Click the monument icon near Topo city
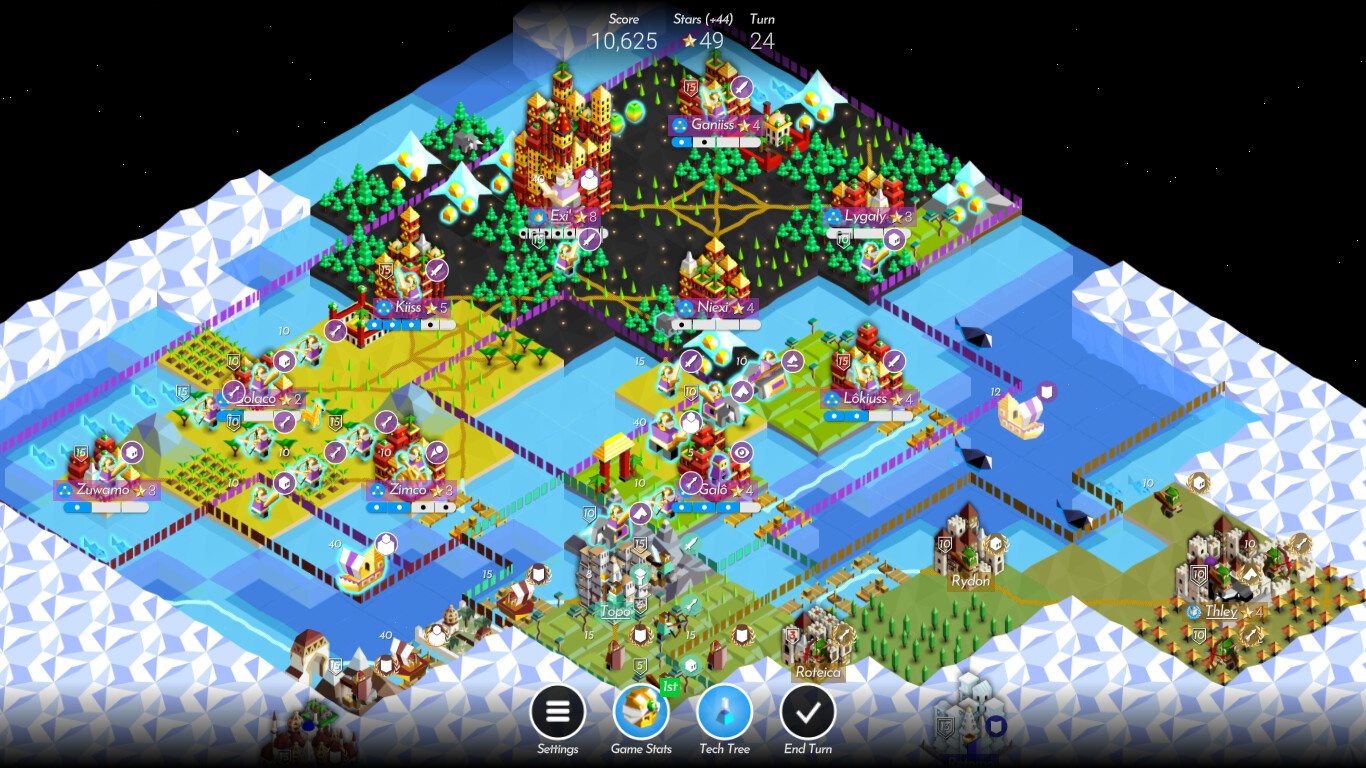The height and width of the screenshot is (768, 1366). pyautogui.click(x=639, y=574)
